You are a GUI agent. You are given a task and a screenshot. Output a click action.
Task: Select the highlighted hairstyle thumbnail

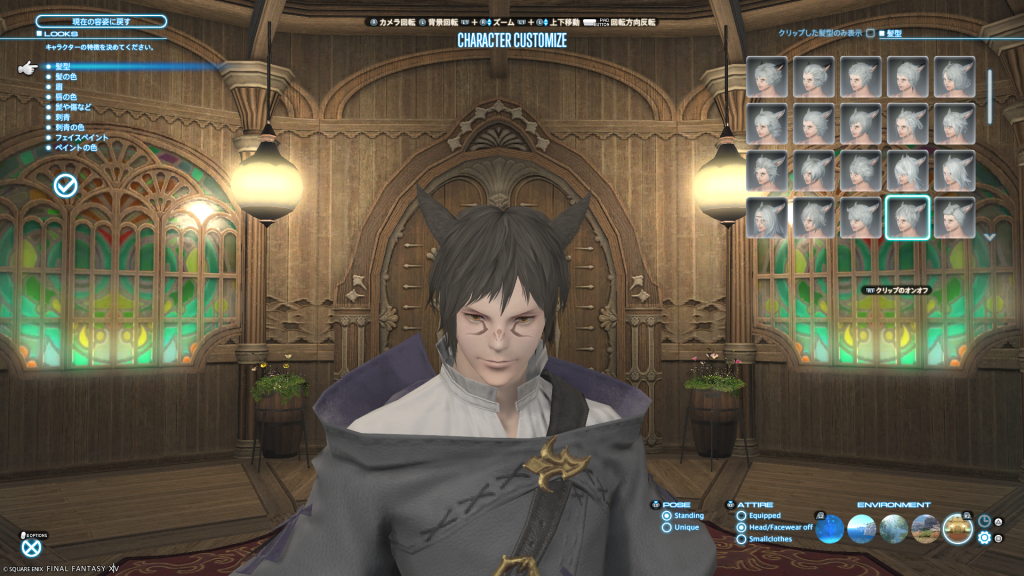(x=907, y=218)
